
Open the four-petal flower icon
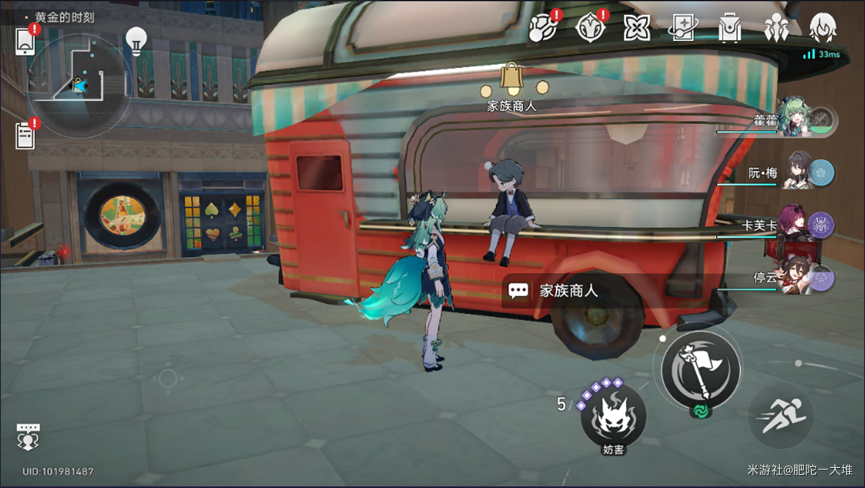point(637,28)
